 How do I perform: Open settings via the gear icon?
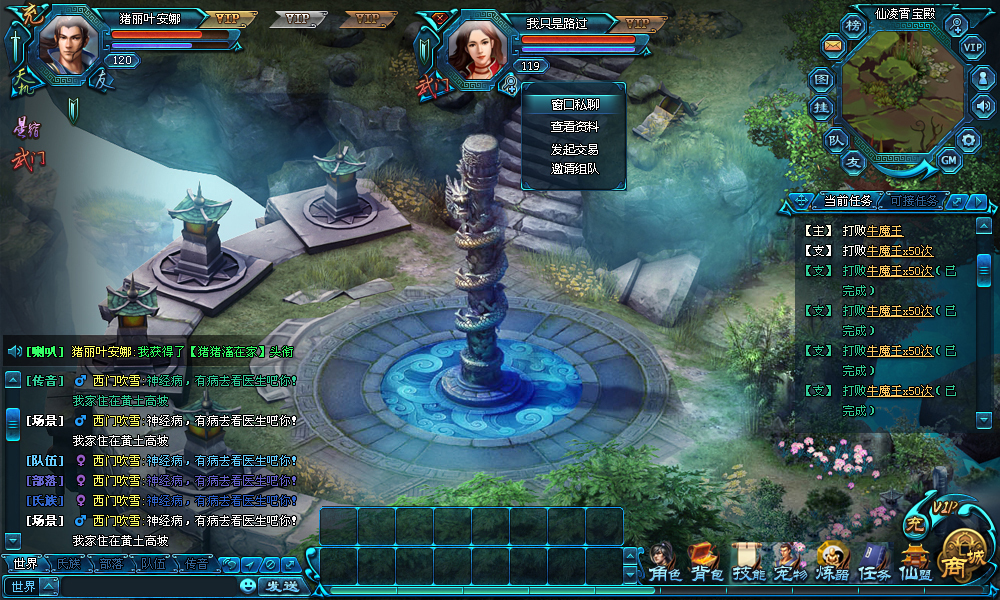[967, 140]
